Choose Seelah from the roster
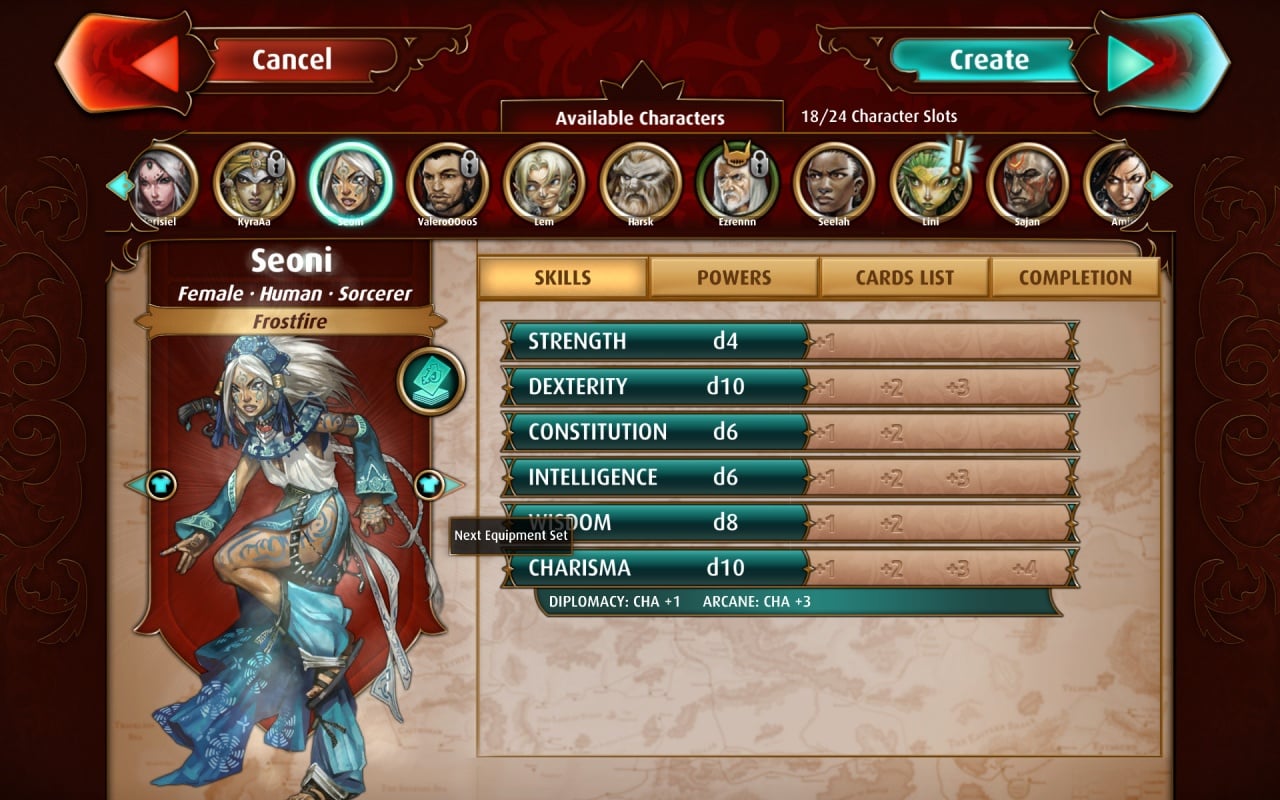This screenshot has height=800, width=1280. click(834, 181)
